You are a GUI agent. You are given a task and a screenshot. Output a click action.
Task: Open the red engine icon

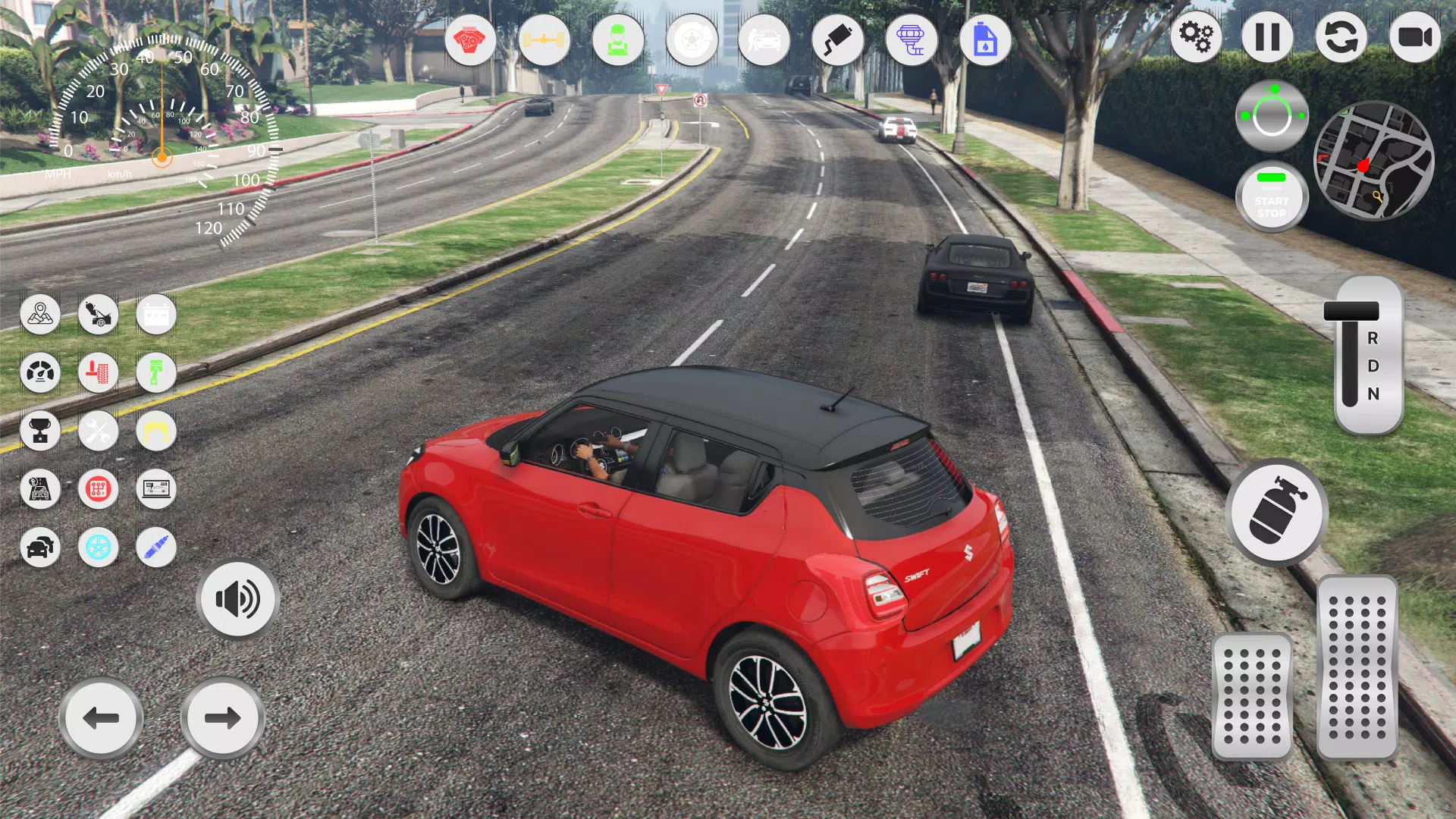[470, 39]
